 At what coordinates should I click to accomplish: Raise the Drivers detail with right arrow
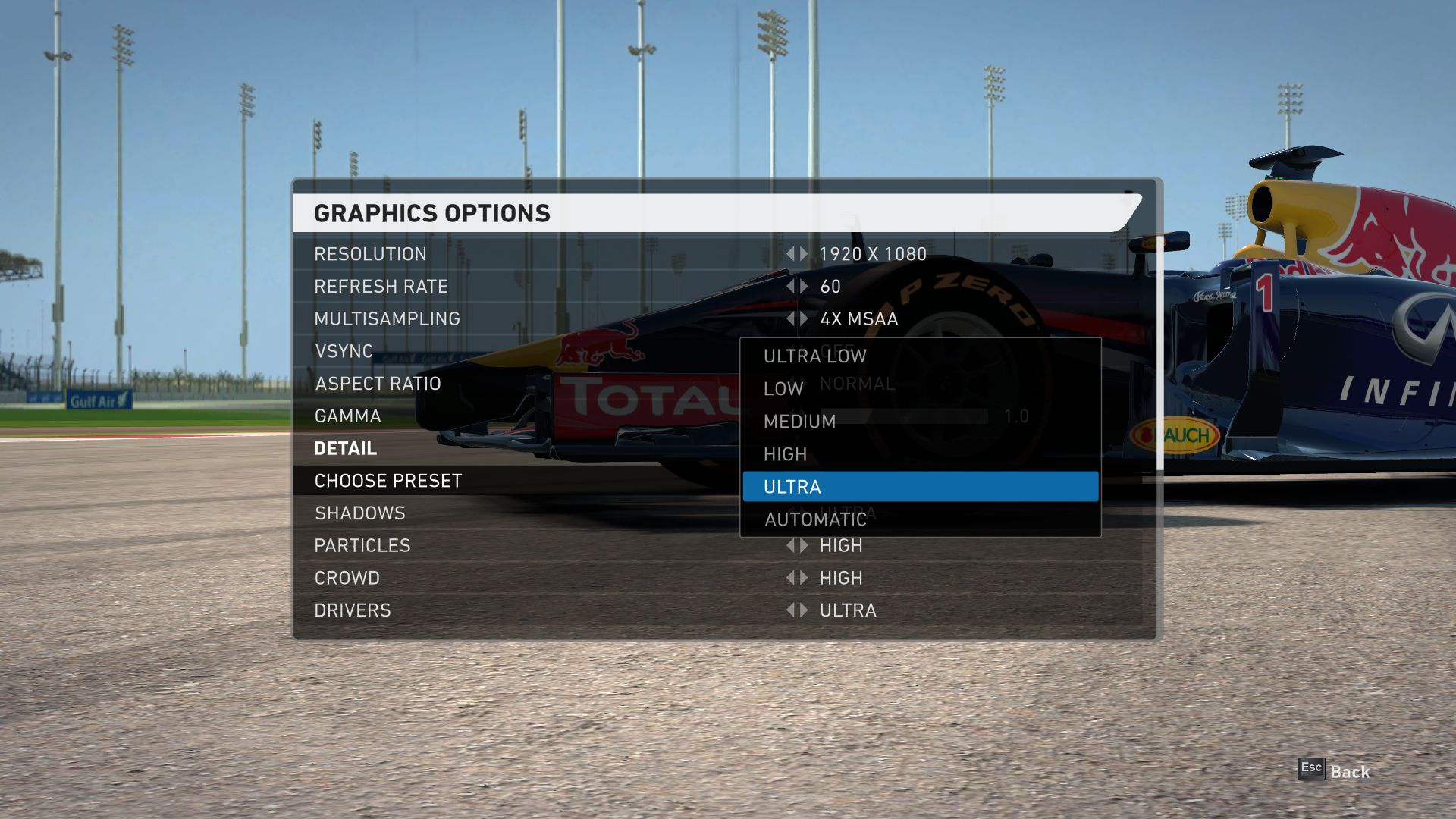(x=805, y=610)
